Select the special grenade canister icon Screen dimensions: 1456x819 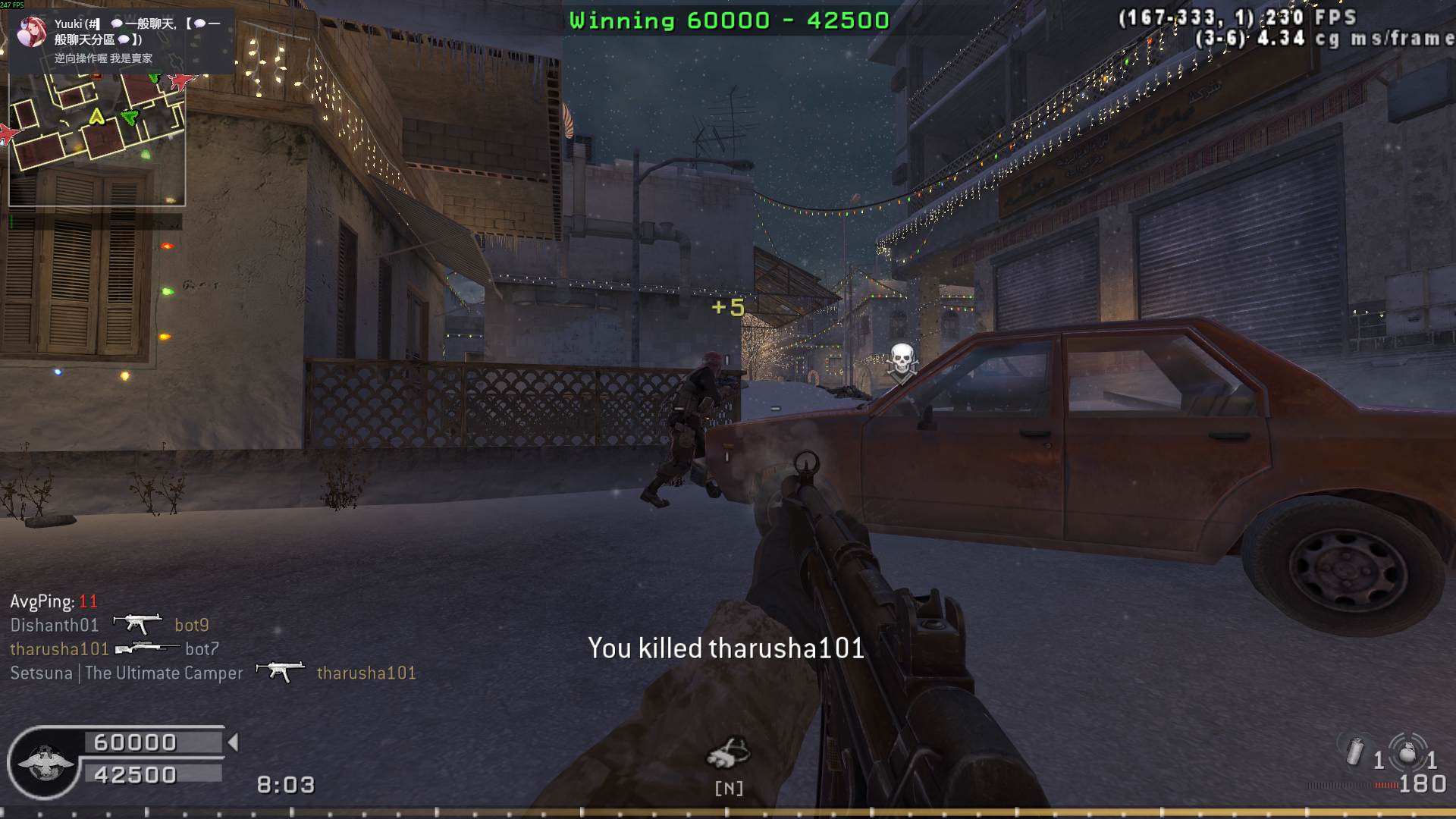click(1355, 752)
